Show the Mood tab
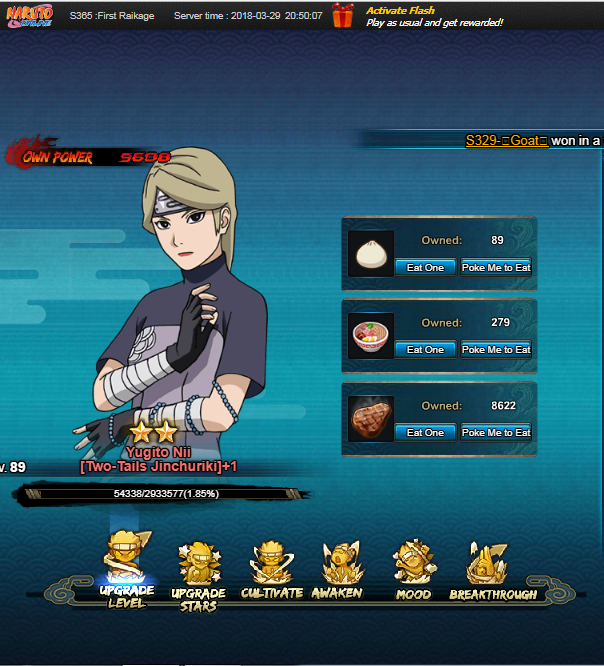Viewport: 604px width, 666px height. (413, 572)
